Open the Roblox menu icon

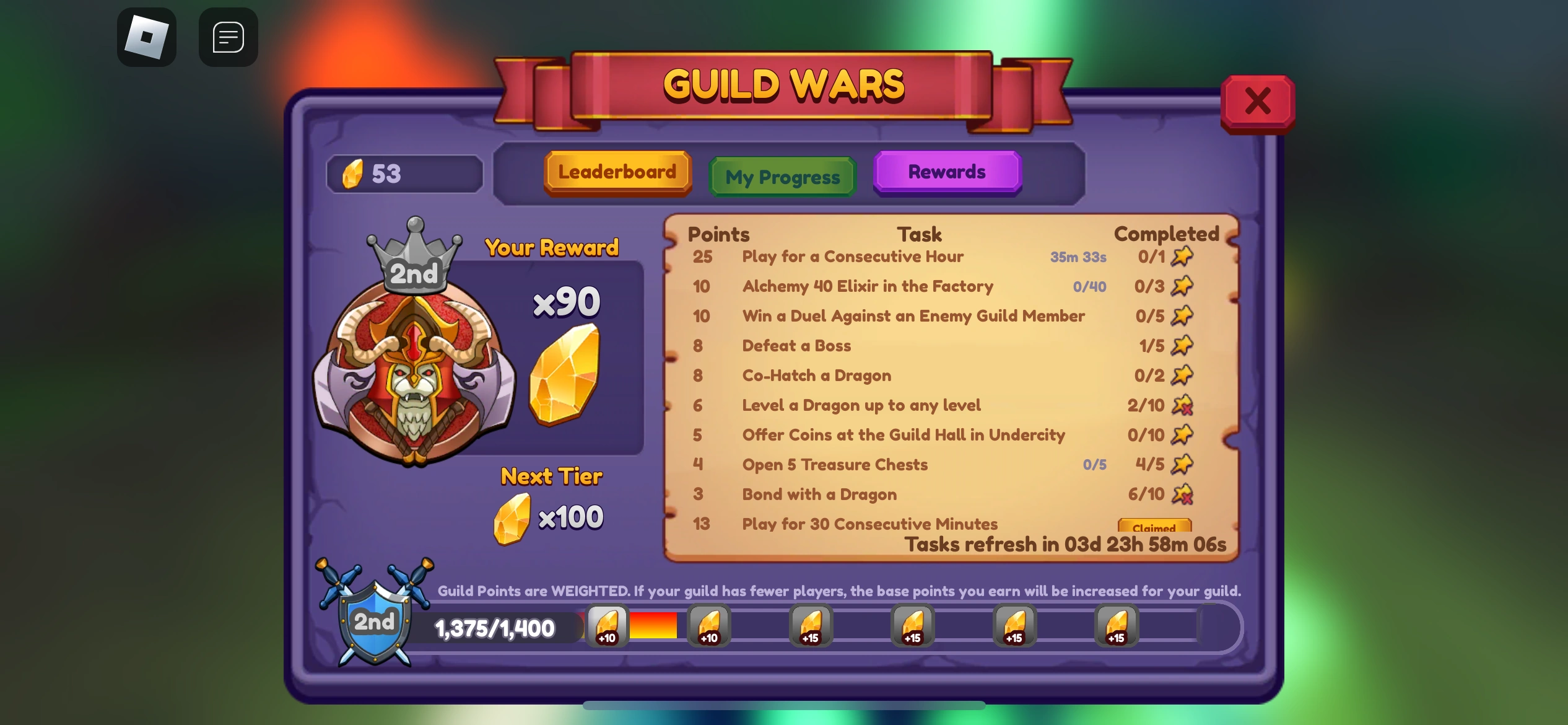147,37
